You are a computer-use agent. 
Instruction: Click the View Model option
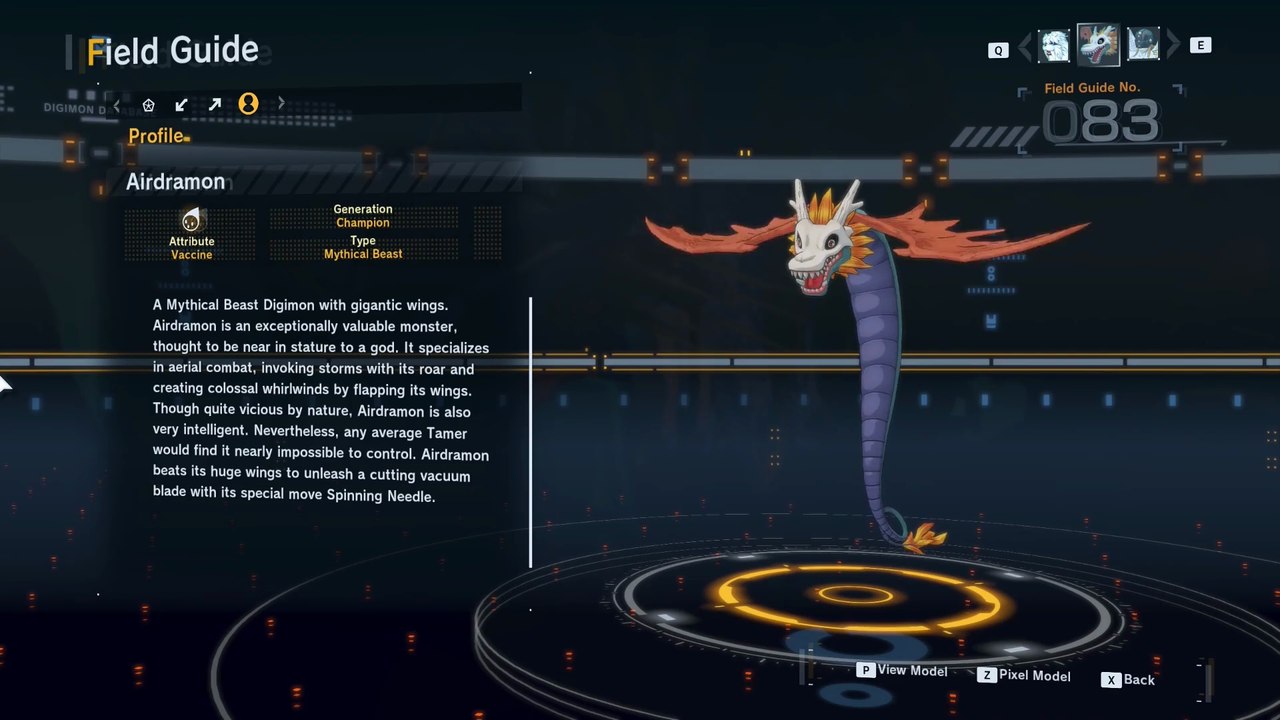902,671
